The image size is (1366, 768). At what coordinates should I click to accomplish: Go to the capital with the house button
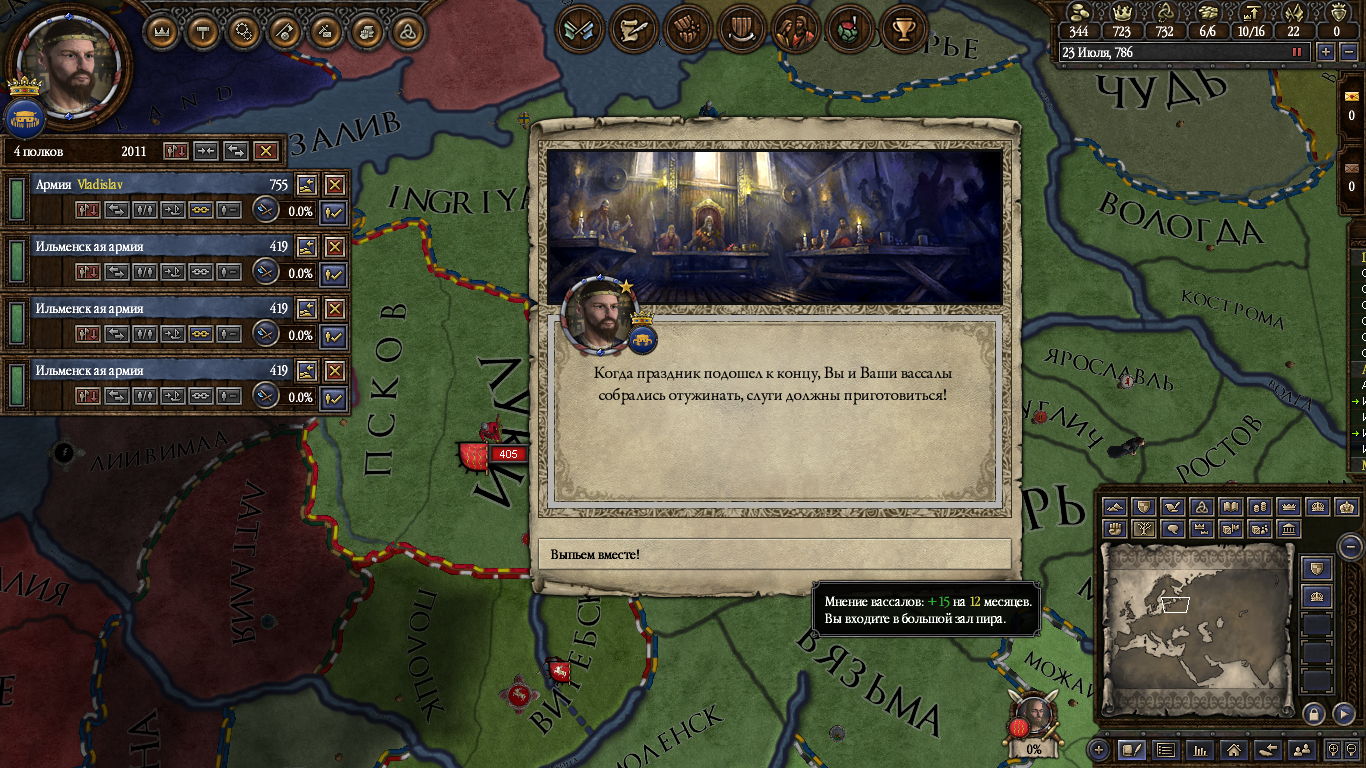coord(1234,749)
